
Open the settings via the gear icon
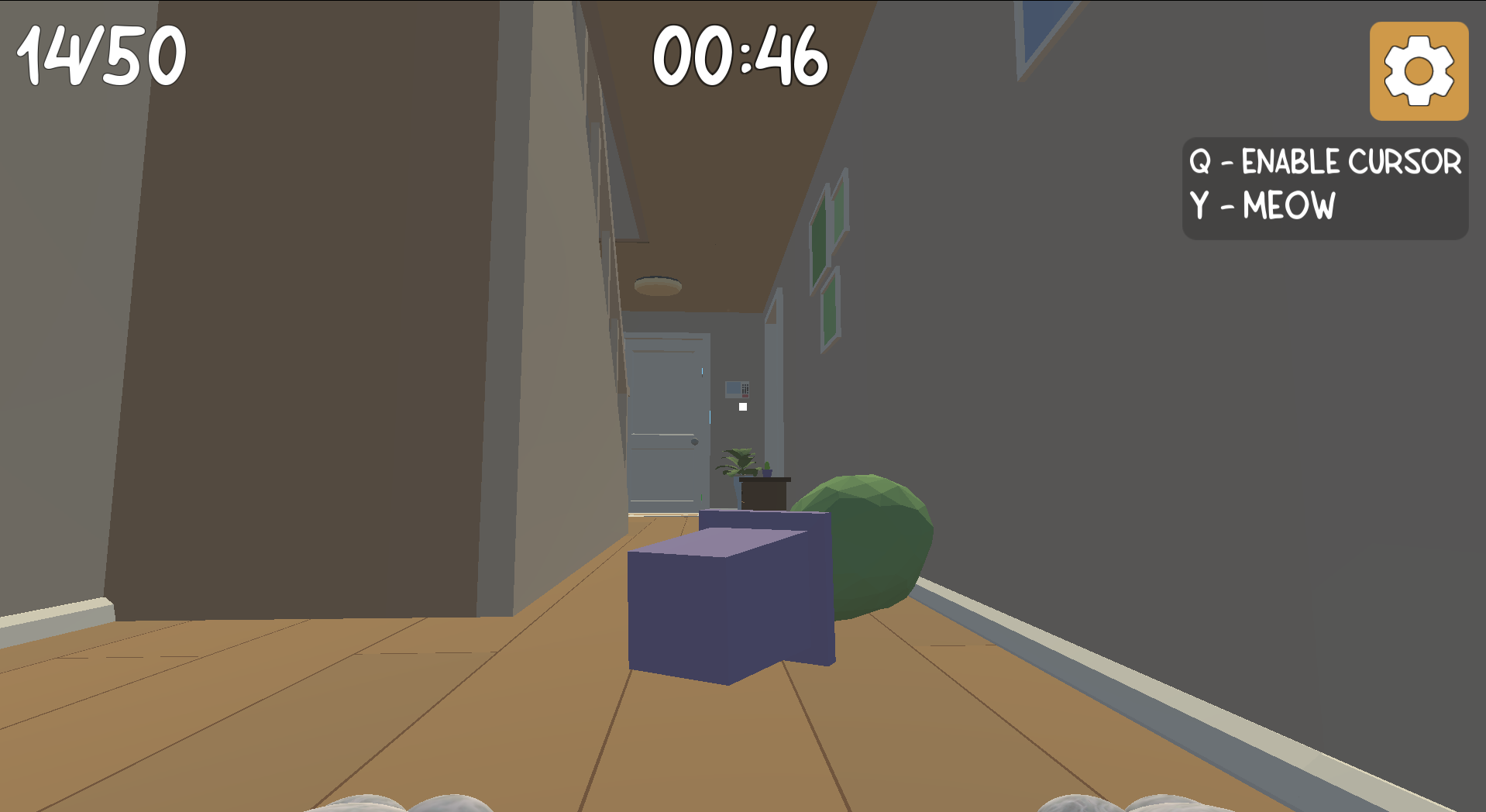coord(1419,72)
